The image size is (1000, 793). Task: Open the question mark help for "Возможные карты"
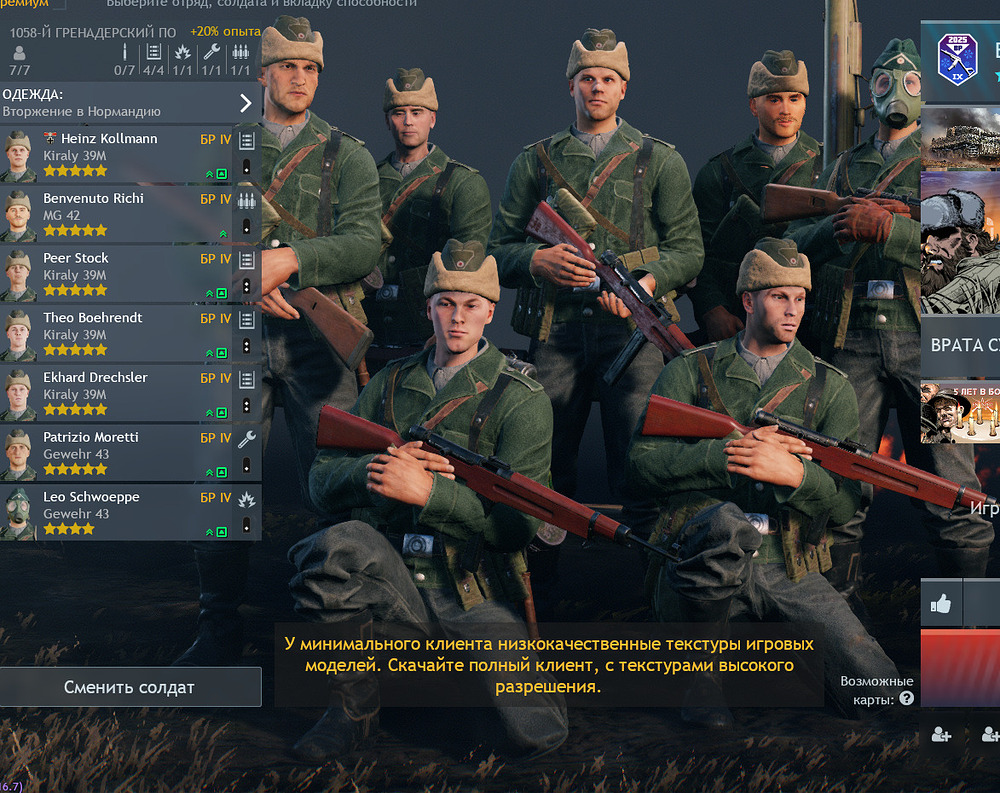(906, 699)
